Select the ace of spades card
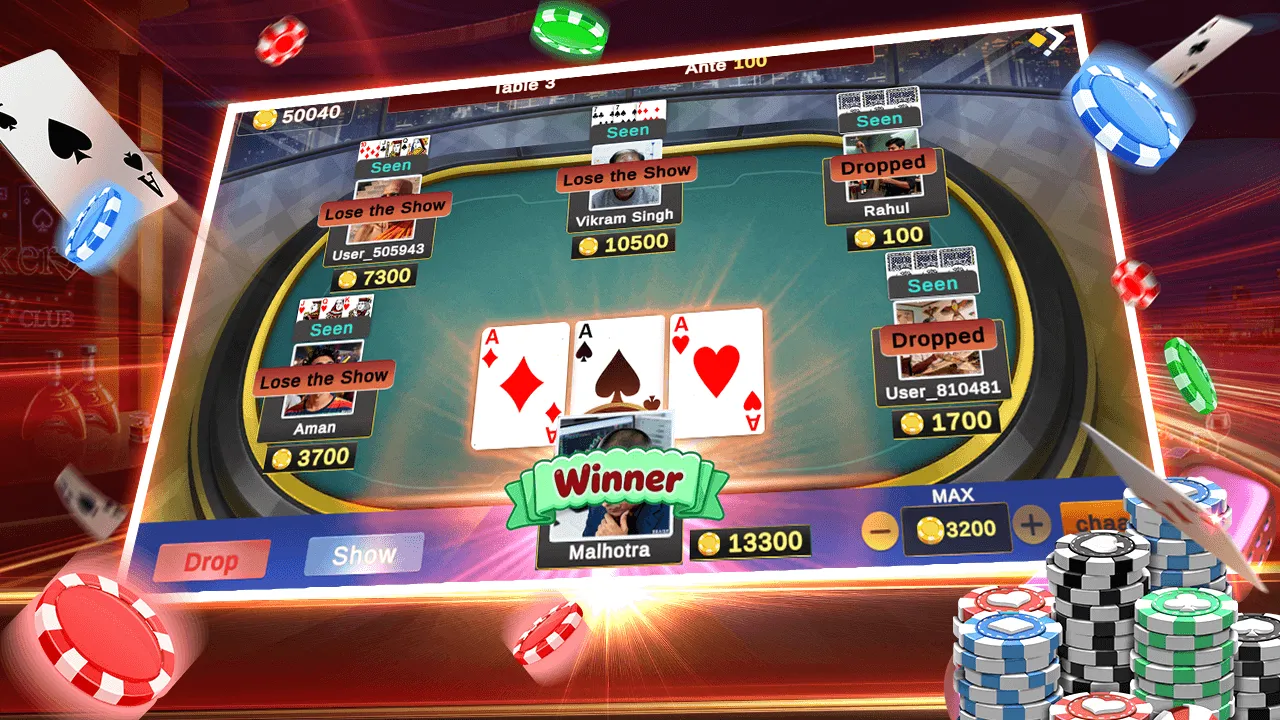 tap(616, 370)
